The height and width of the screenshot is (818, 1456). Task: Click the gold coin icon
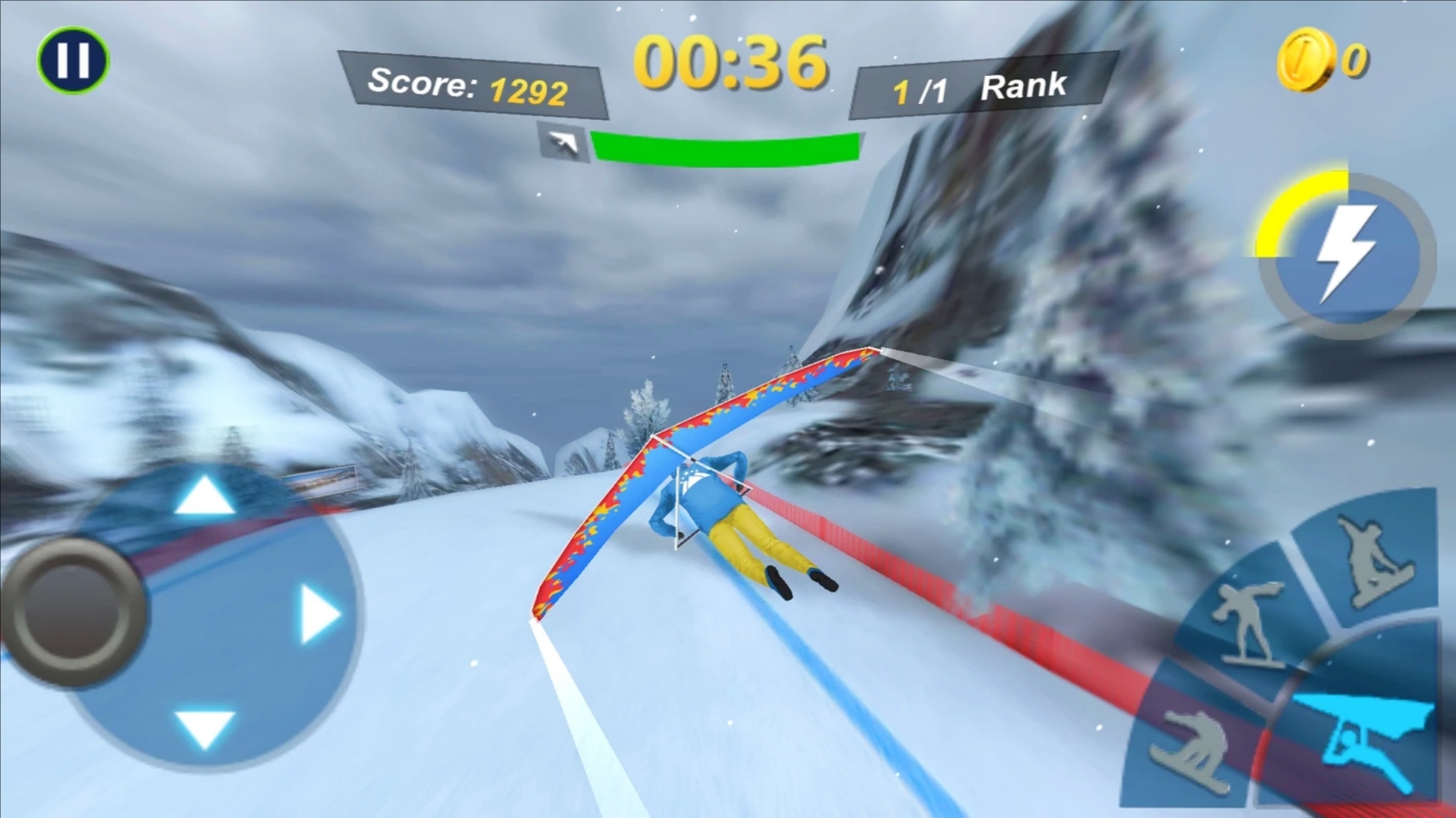tap(1304, 60)
